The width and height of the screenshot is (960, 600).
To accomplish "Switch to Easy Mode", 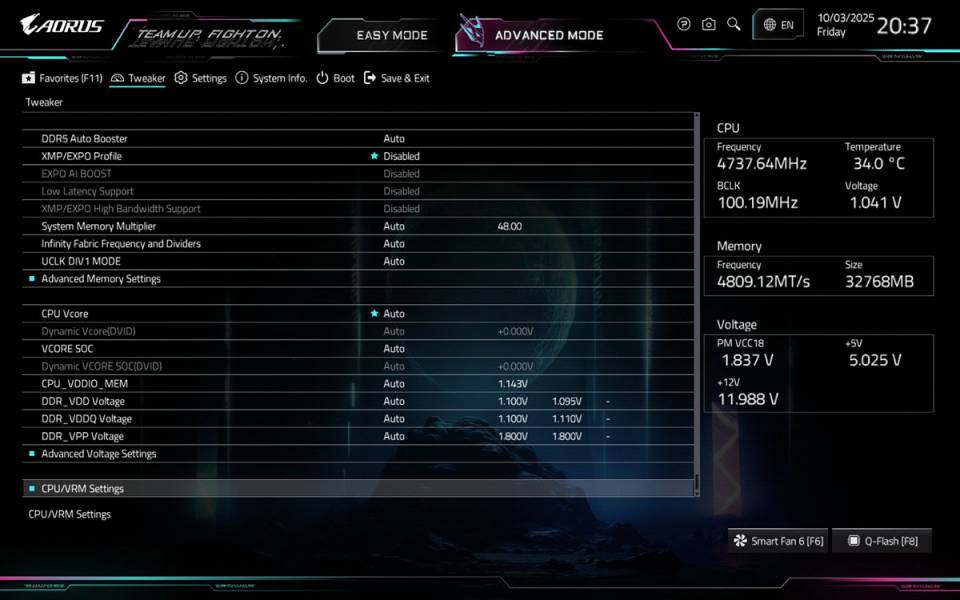I will click(391, 35).
